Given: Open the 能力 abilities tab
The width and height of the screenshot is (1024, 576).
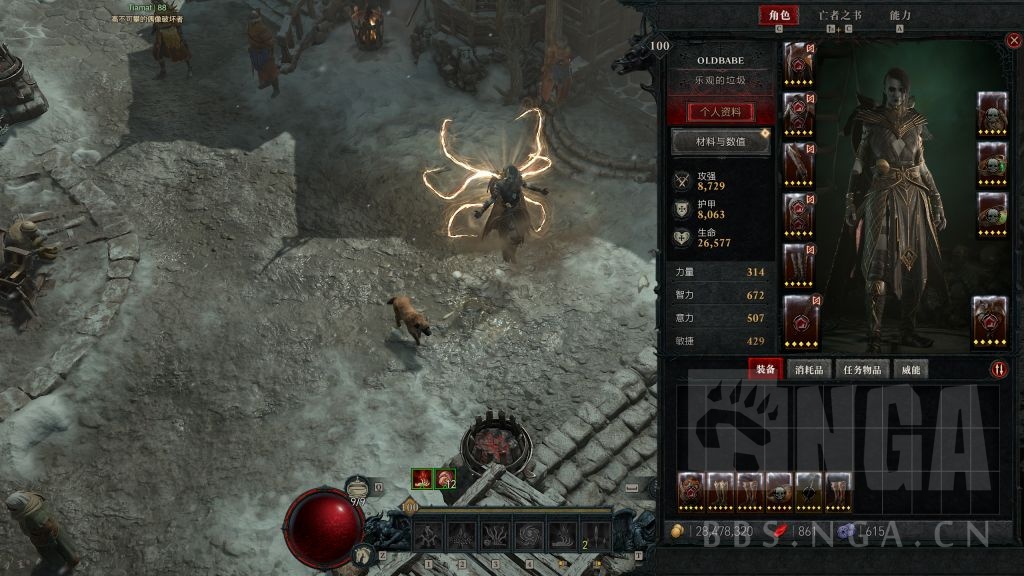Looking at the screenshot, I should [899, 15].
